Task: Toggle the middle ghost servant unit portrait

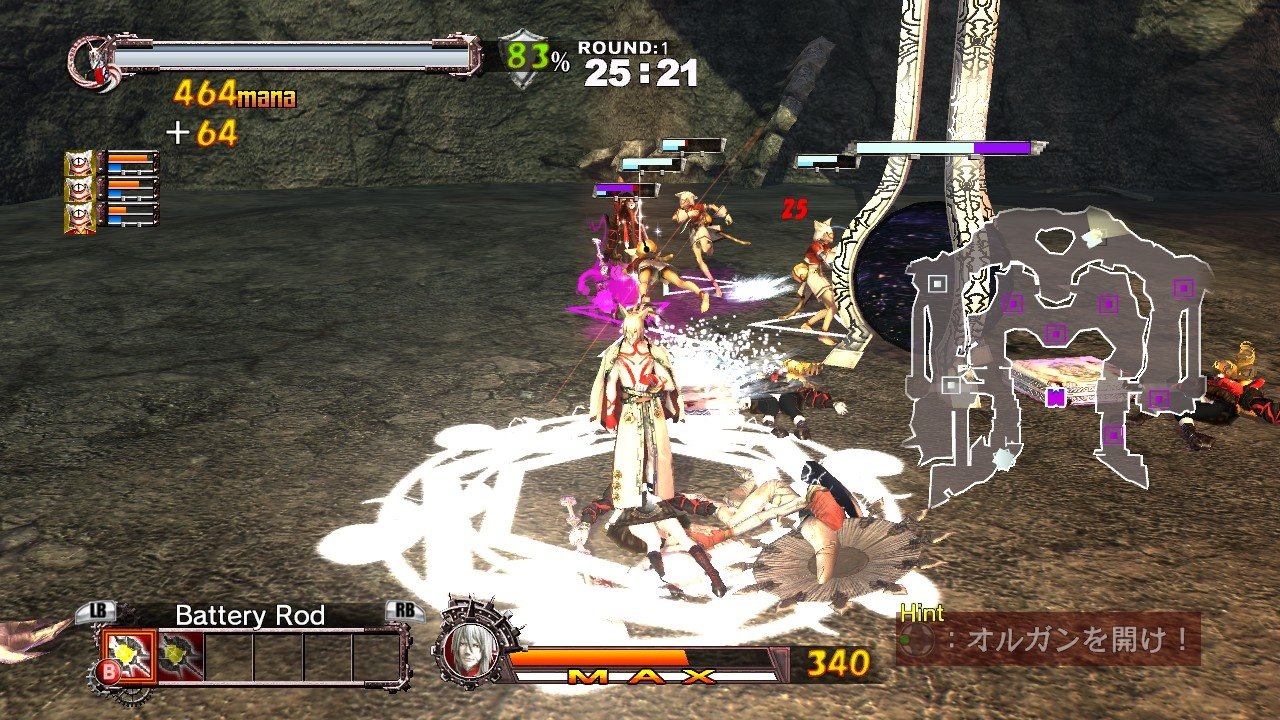Action: (79, 190)
